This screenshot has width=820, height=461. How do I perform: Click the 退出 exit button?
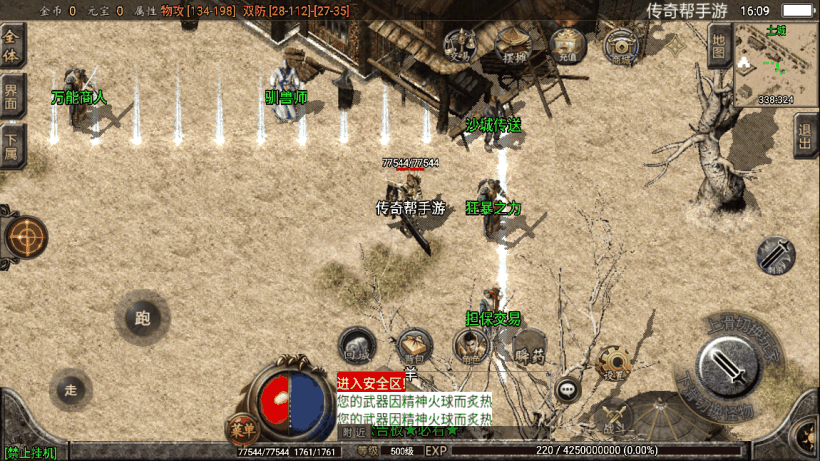pyautogui.click(x=806, y=134)
